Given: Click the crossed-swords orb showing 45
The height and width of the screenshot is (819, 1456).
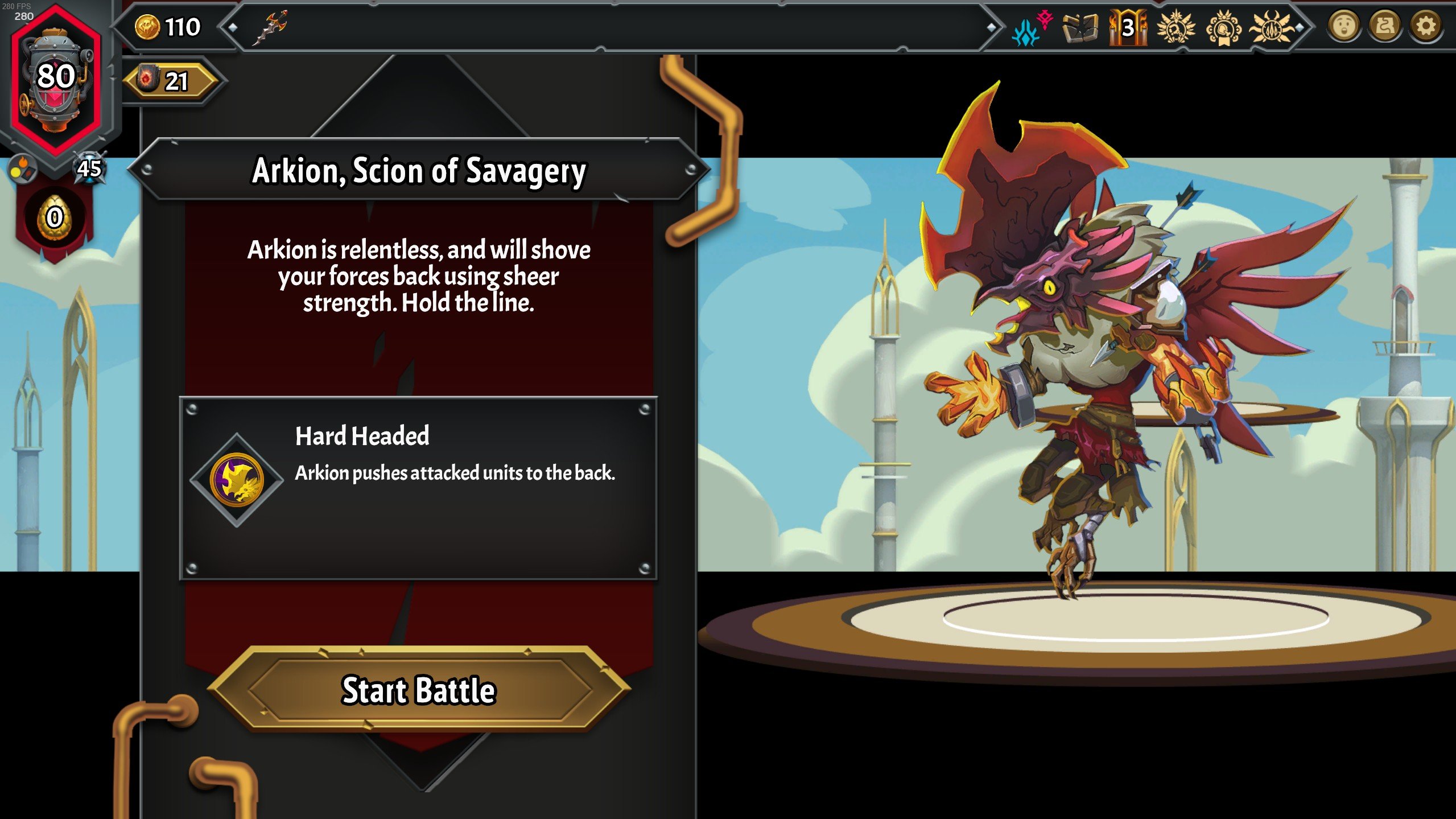Looking at the screenshot, I should tap(90, 168).
